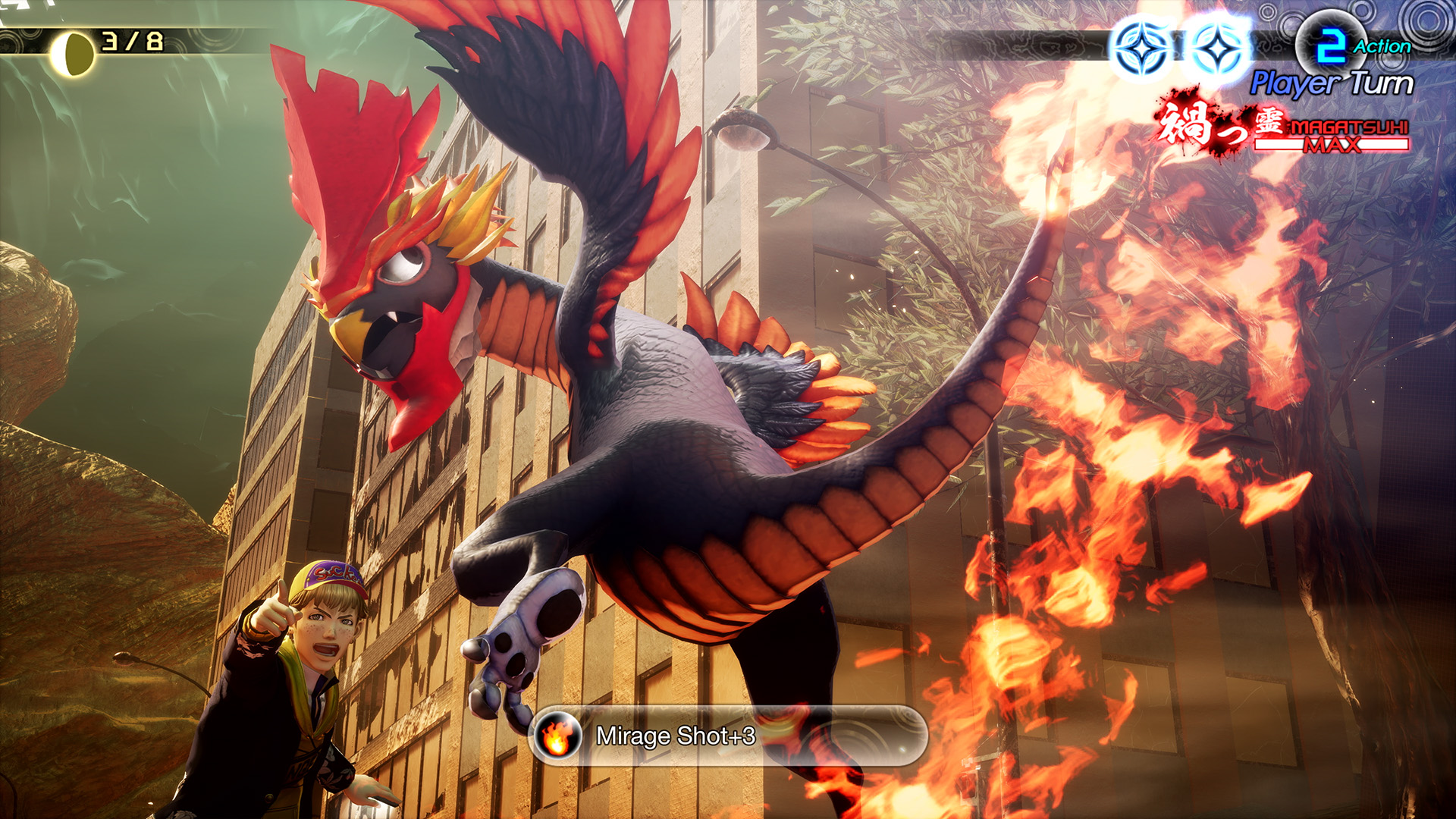Select the Mirage Shot+3 skill banner
Image resolution: width=1456 pixels, height=819 pixels.
728,736
